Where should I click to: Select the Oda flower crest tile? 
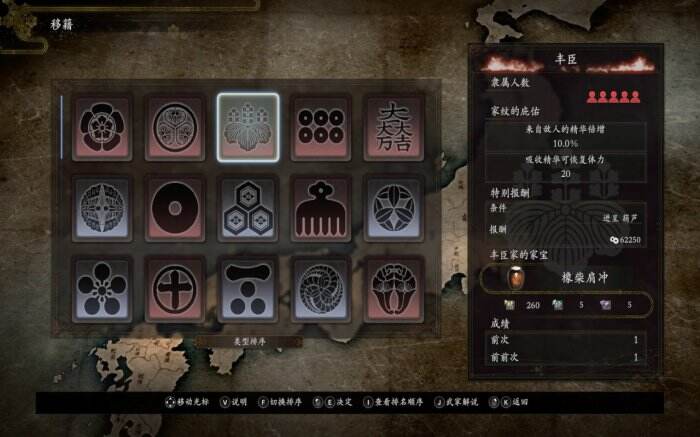(x=102, y=127)
